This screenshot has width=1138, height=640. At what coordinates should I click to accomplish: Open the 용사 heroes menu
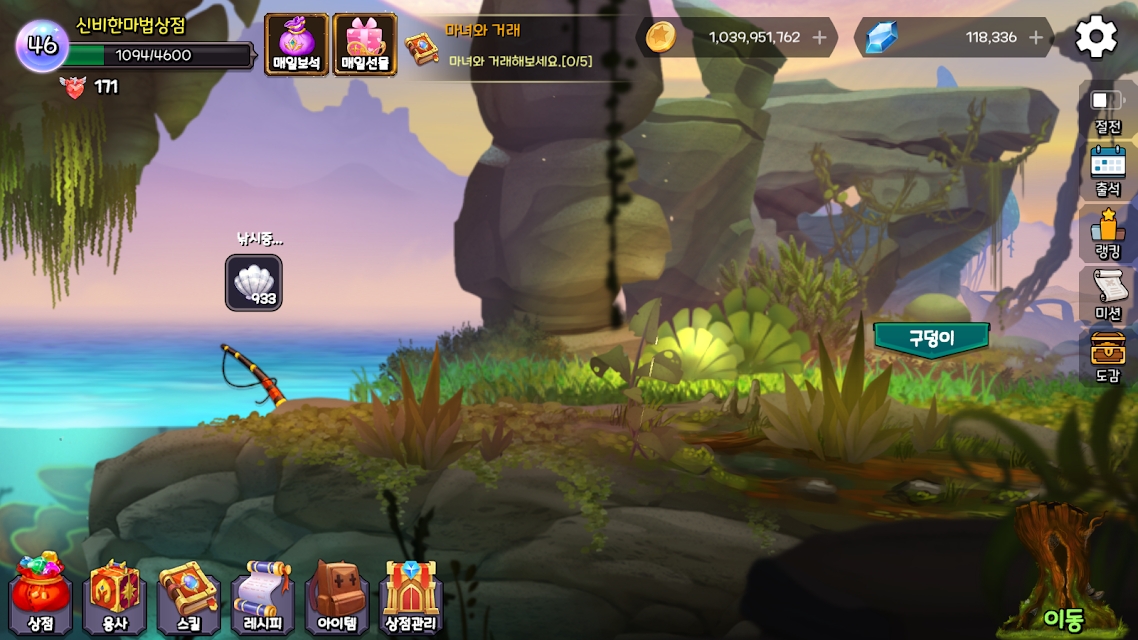[x=115, y=596]
